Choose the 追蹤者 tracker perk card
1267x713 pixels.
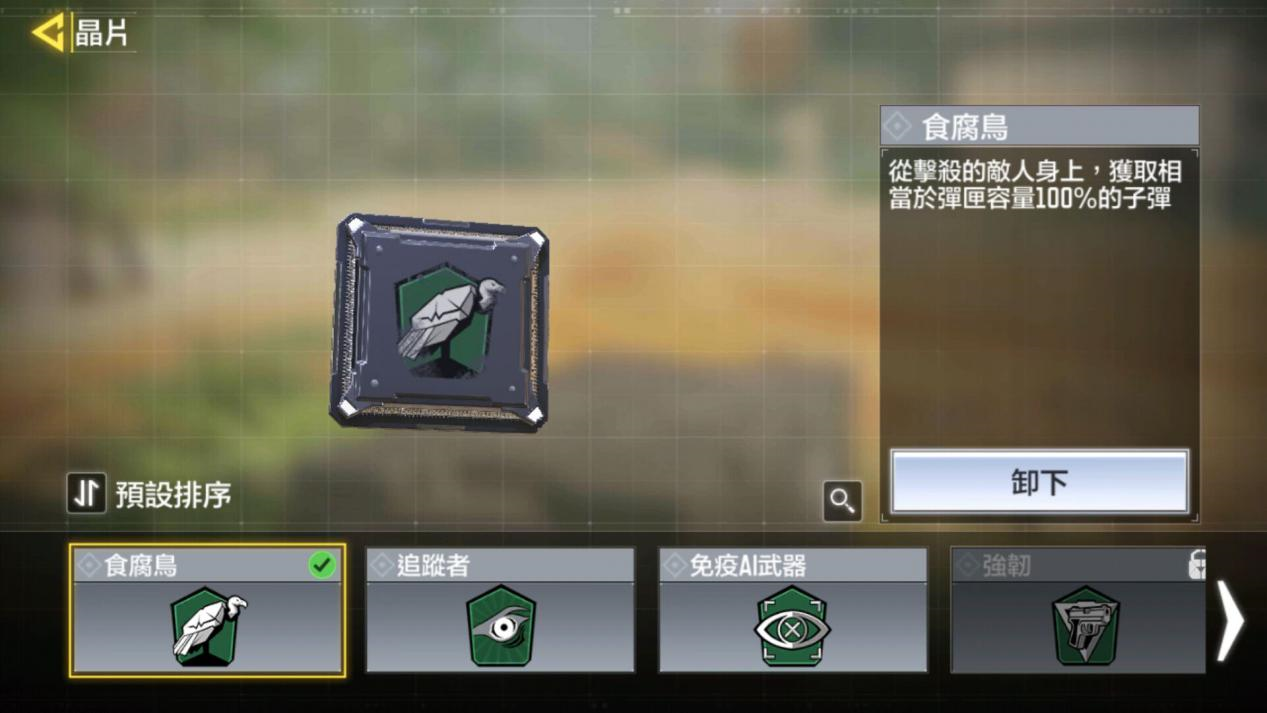coord(500,611)
